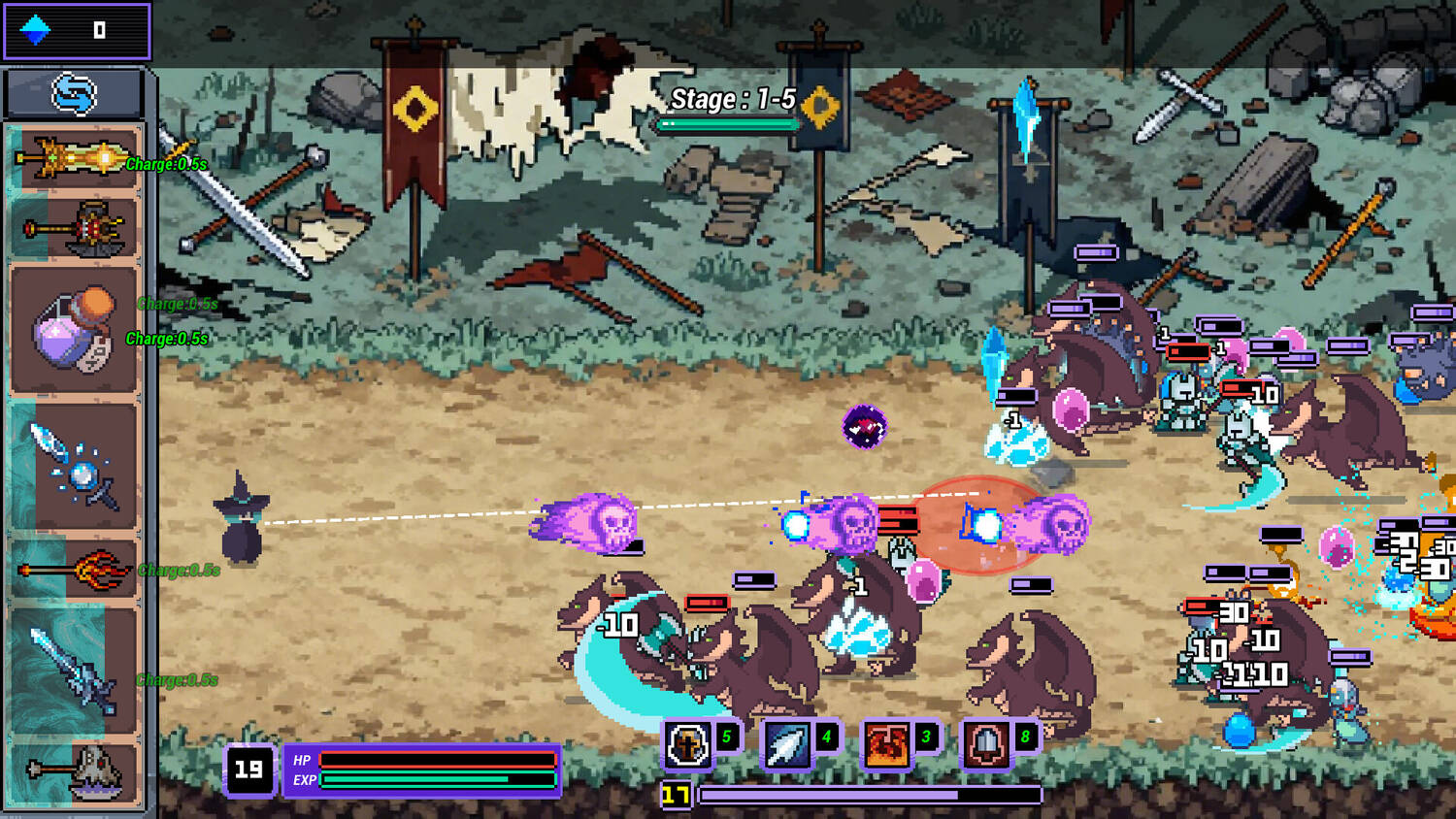Pick the ice crystal orb staff slot

75,467
